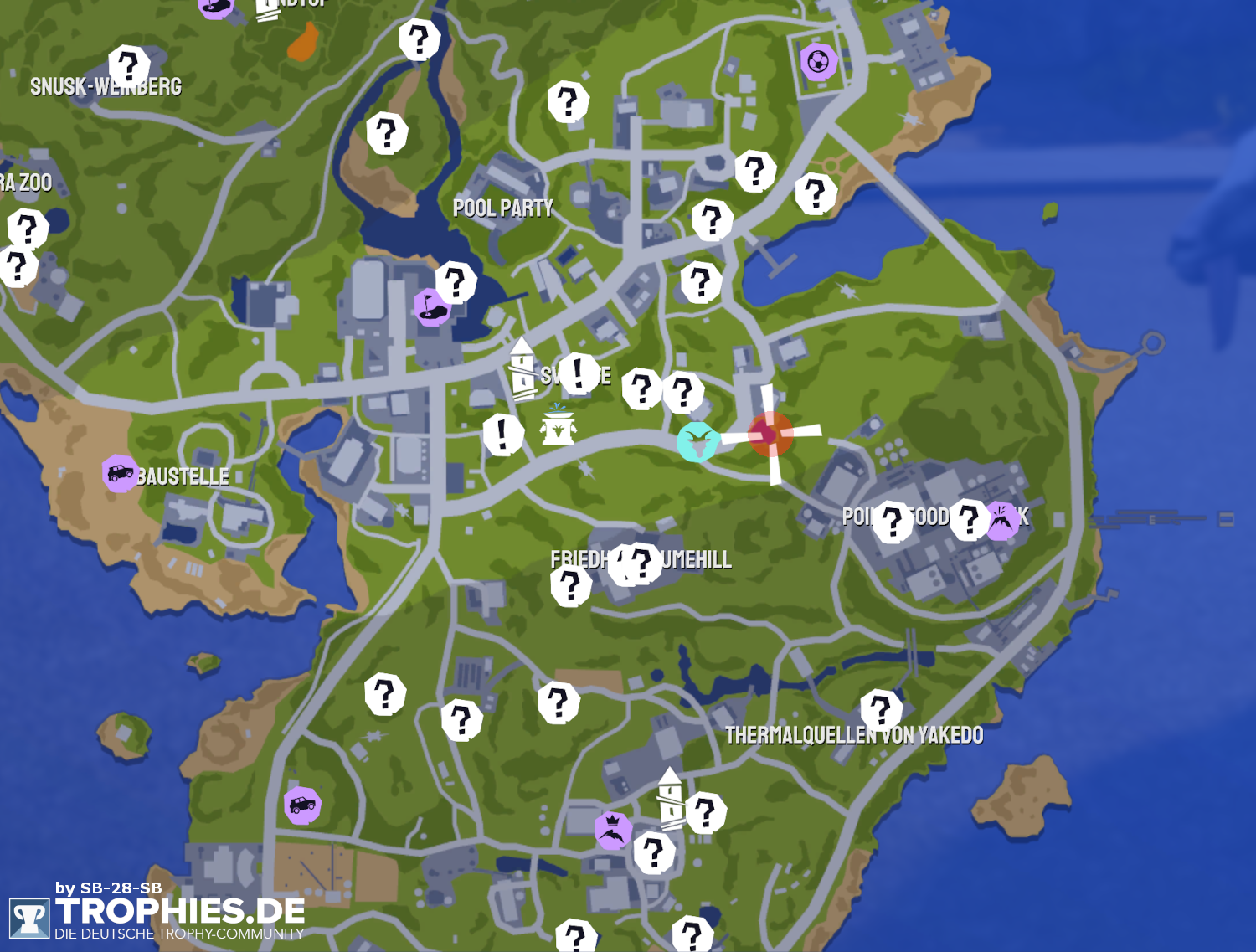Select the teal goat head player marker

pos(697,442)
